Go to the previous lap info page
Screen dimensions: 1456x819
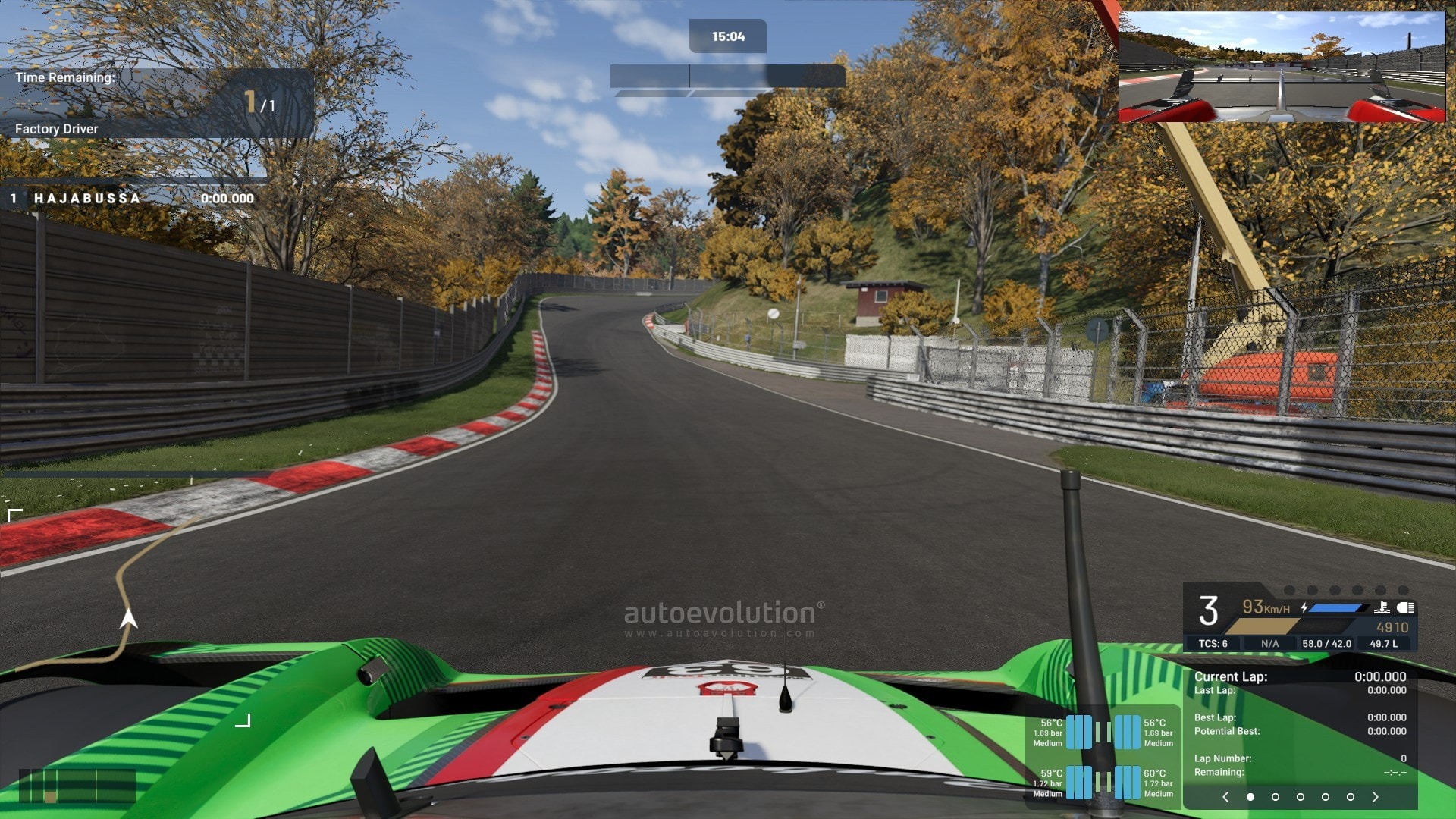pos(1225,797)
